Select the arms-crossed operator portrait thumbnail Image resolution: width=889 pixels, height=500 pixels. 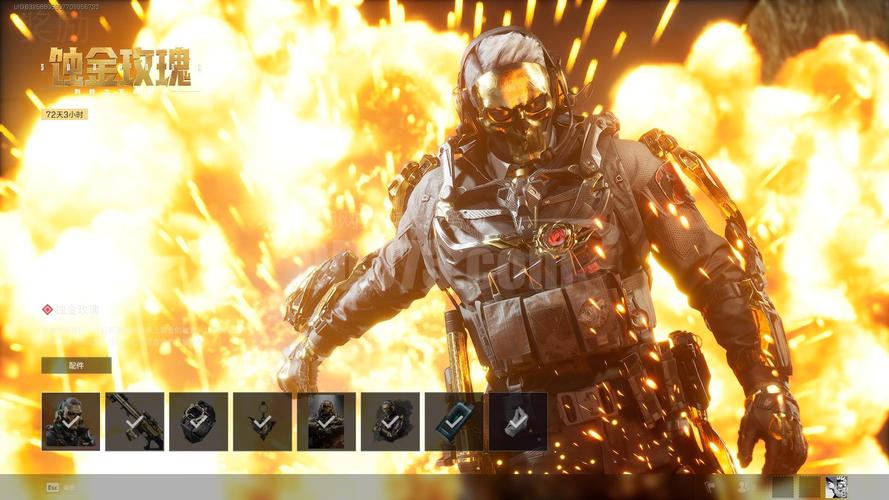click(326, 421)
